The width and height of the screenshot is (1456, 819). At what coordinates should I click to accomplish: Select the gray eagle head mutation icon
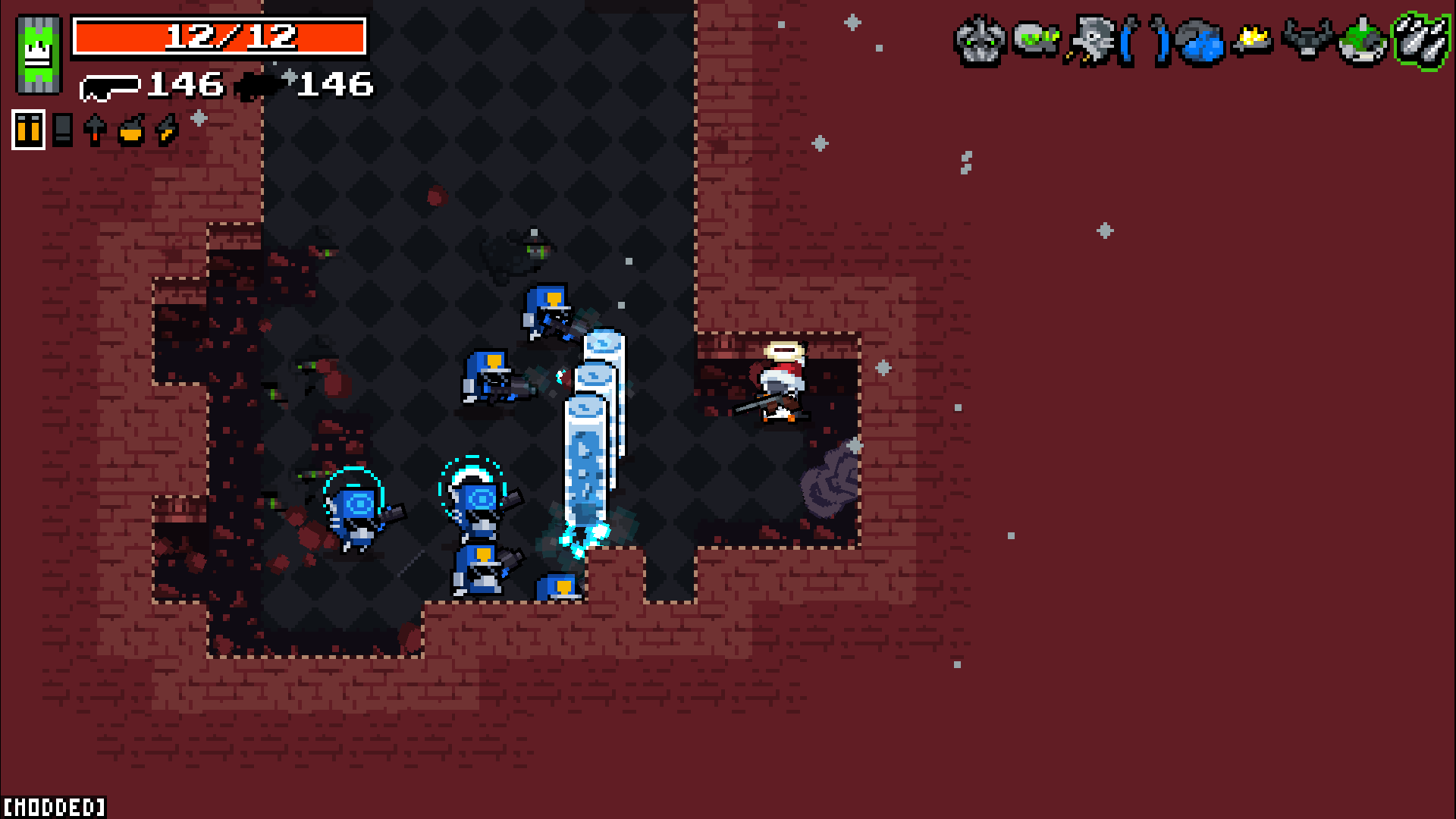pos(1090,40)
